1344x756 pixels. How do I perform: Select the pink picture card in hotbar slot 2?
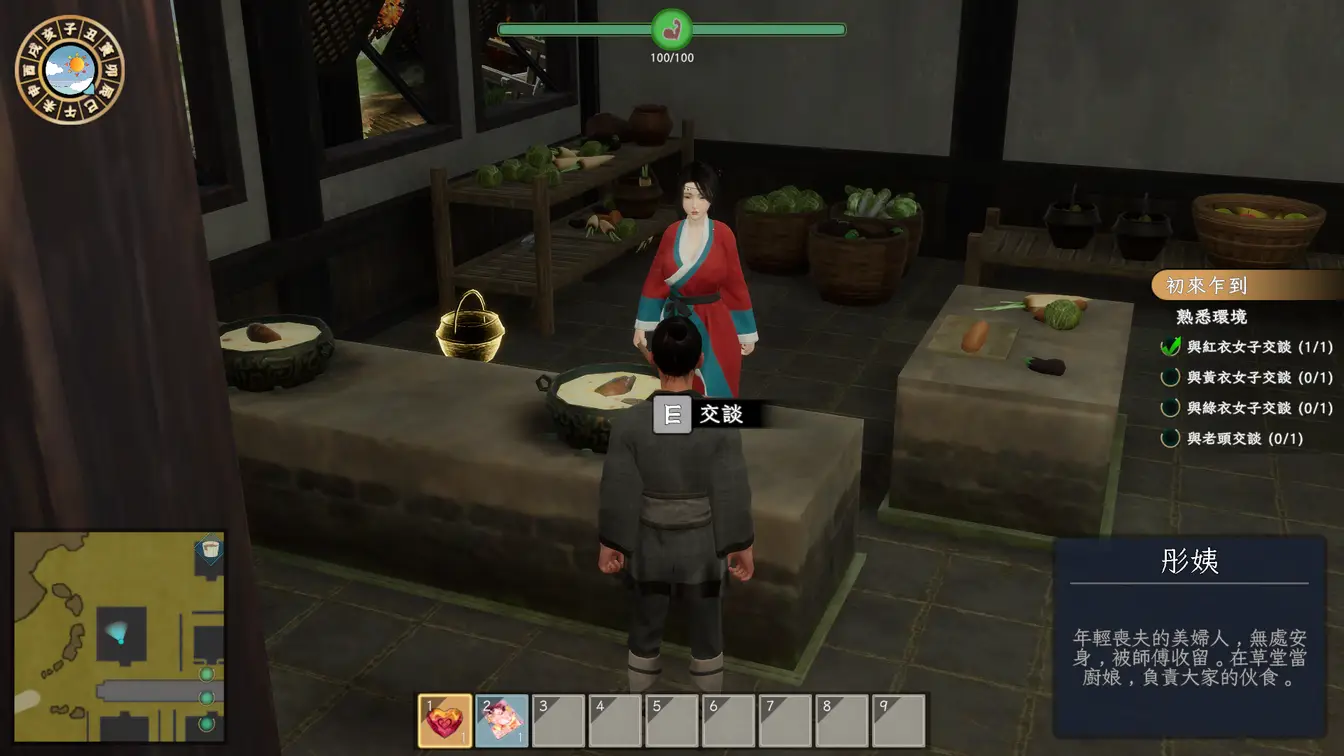click(501, 720)
